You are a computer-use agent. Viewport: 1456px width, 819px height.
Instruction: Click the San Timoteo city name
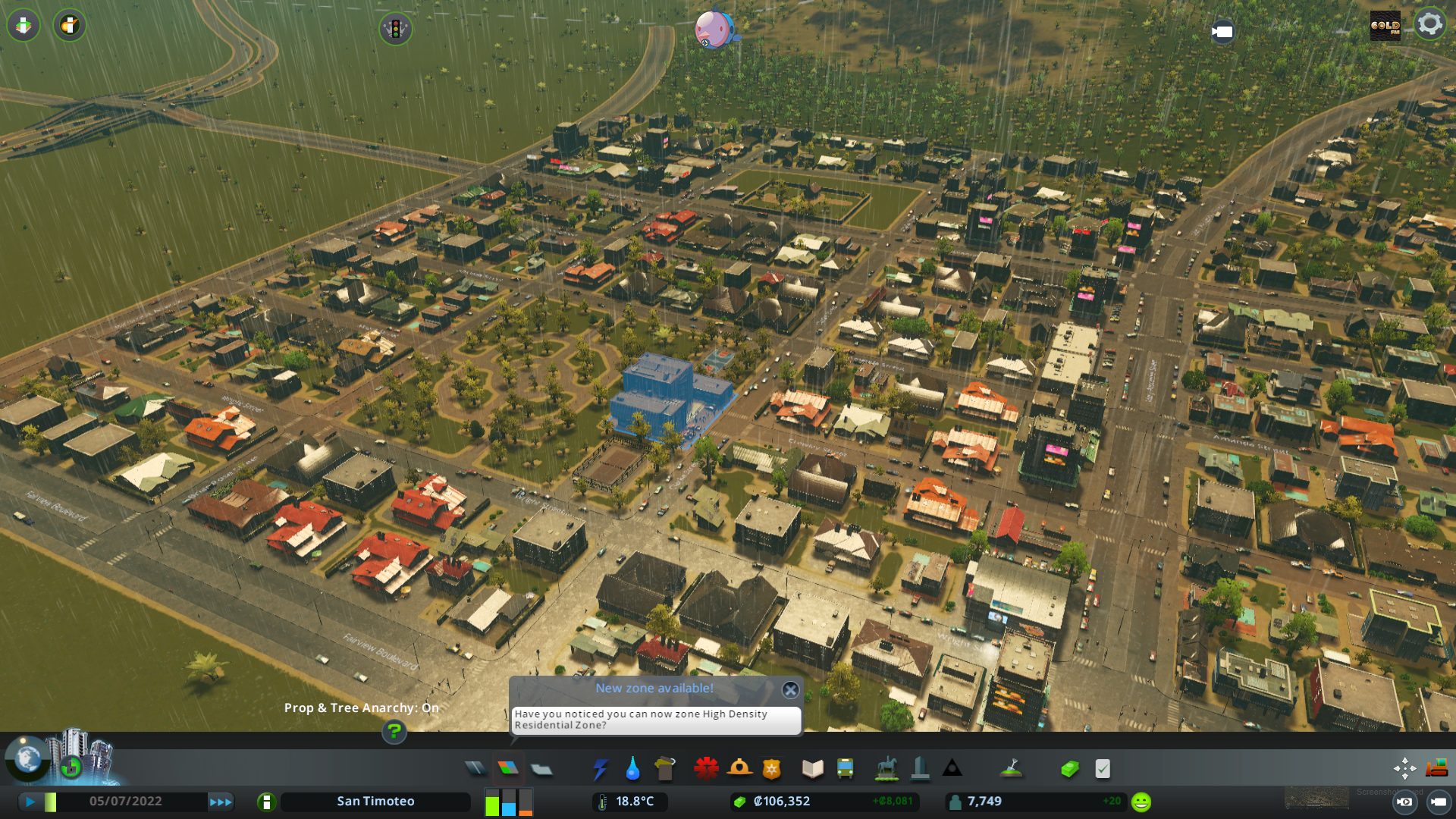375,801
